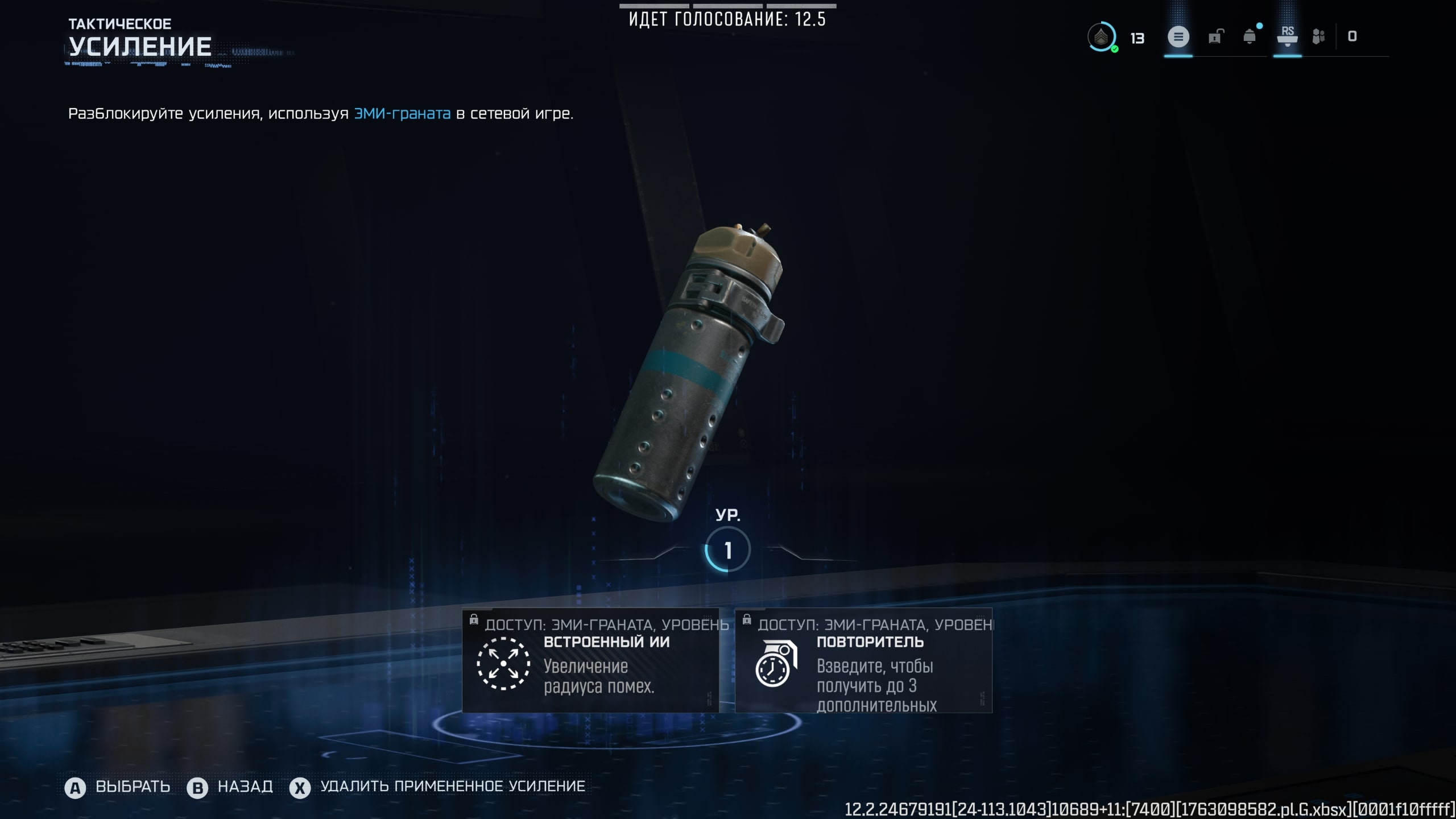Remove applied overclock via Удалить примененное усиление
The width and height of the screenshot is (1456, 819).
point(438,787)
